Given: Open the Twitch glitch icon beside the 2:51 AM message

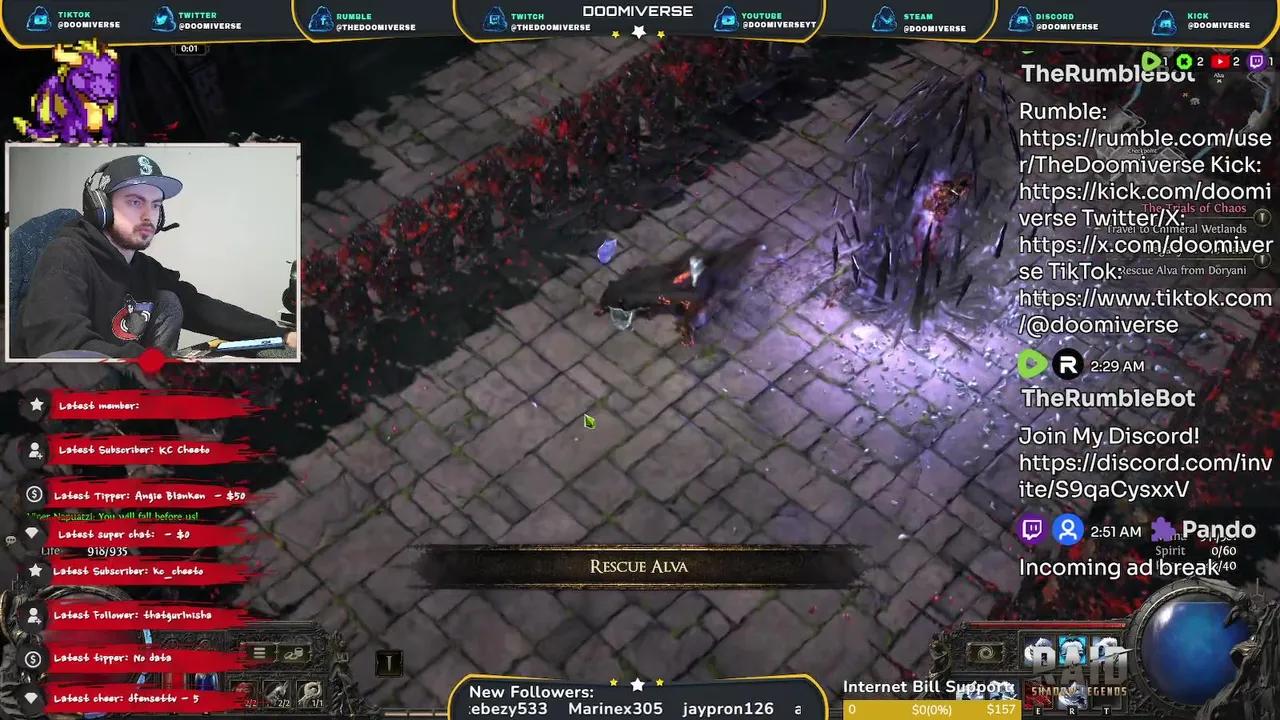Looking at the screenshot, I should (x=1031, y=530).
